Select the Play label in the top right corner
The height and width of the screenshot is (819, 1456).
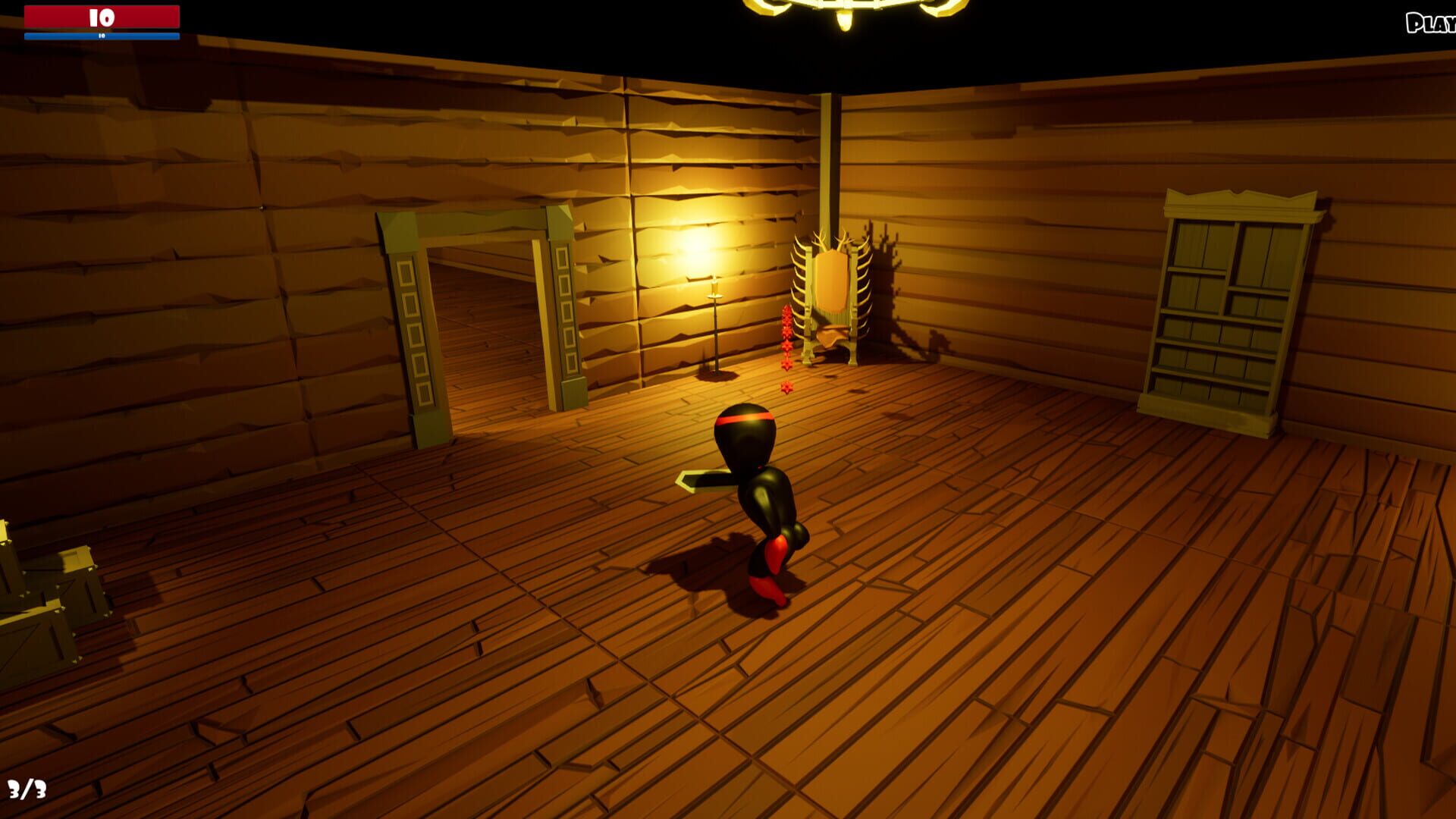click(1433, 24)
